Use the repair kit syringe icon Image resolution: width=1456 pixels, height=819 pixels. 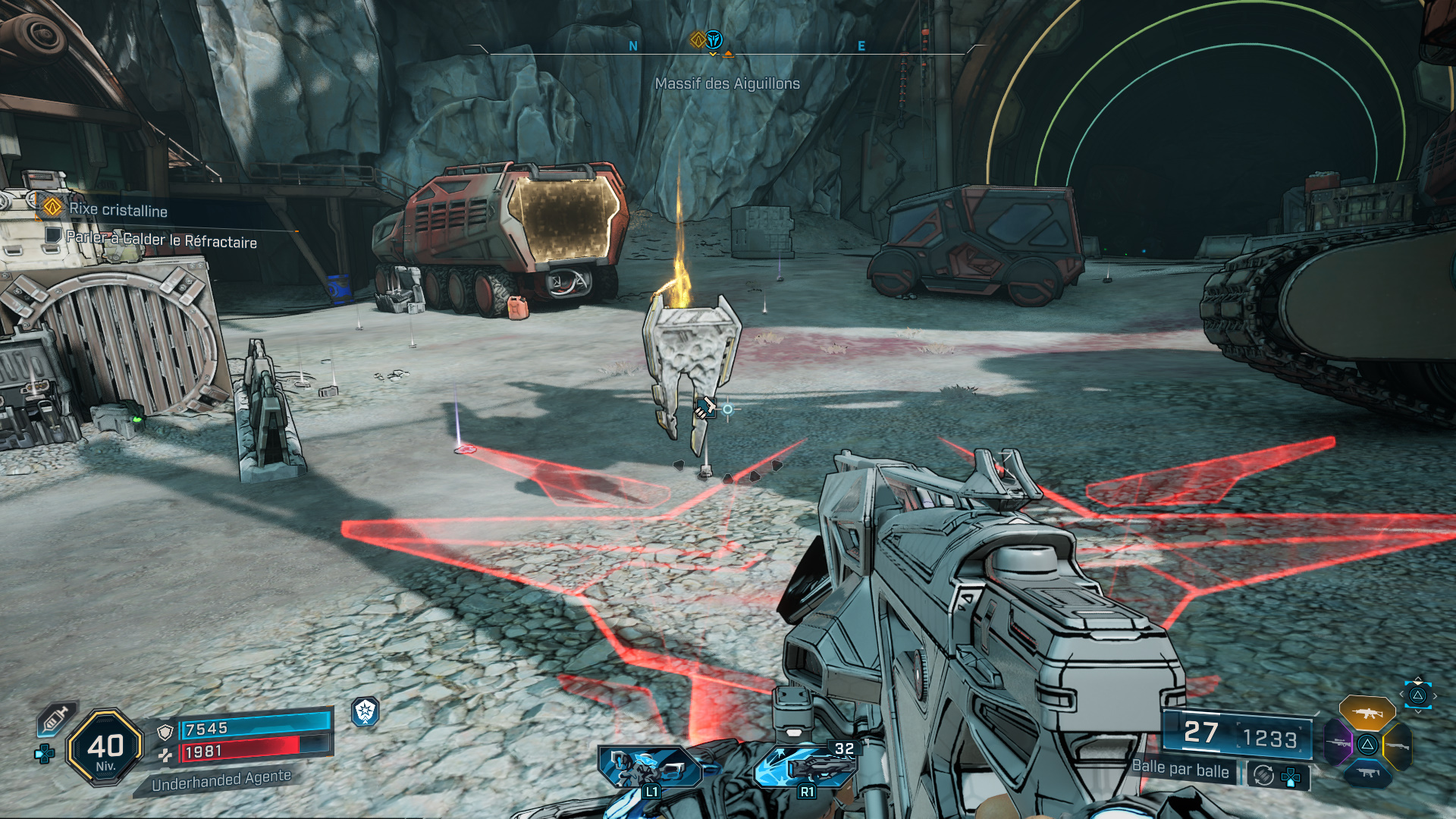[55, 718]
